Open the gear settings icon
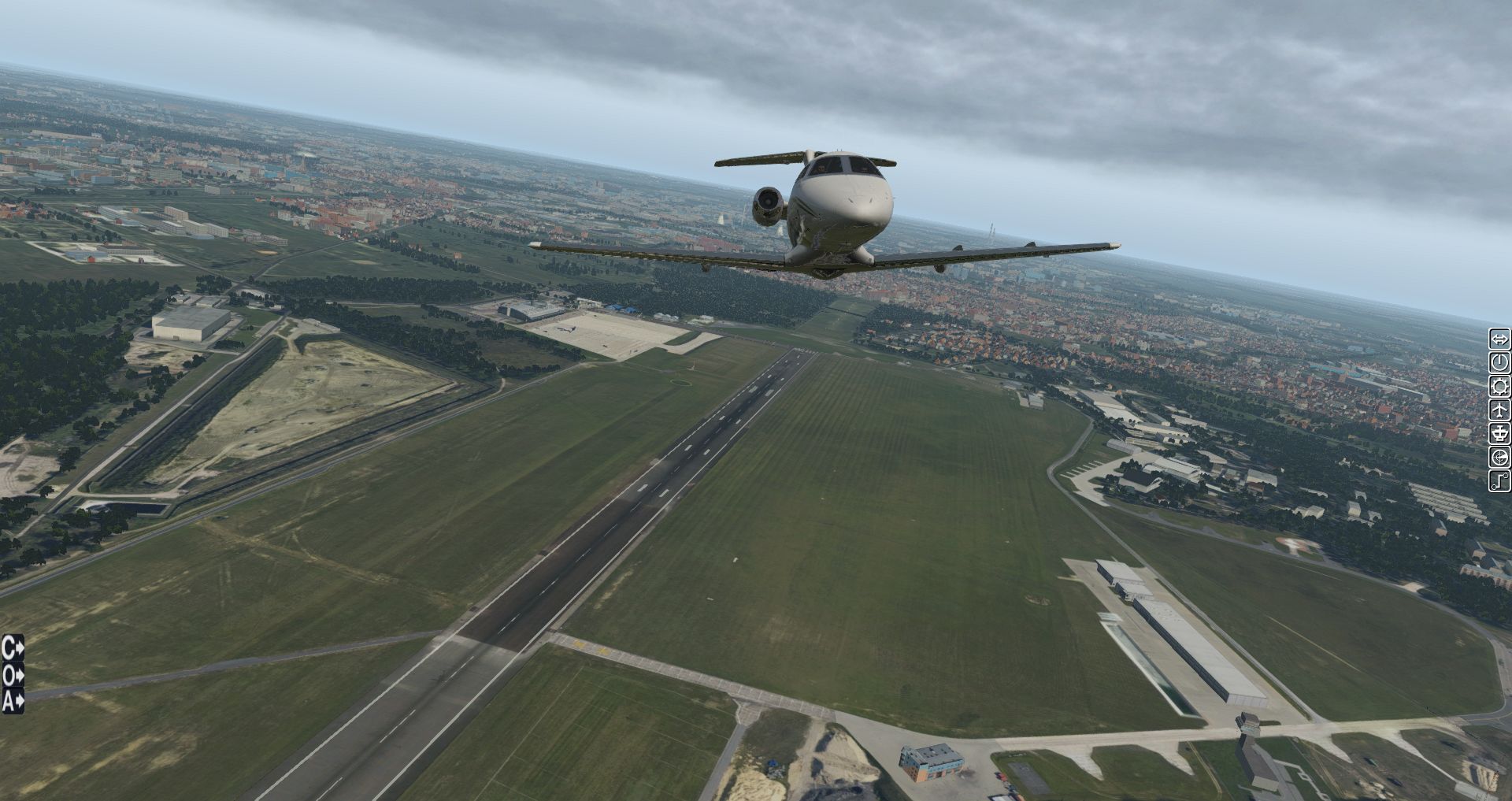The height and width of the screenshot is (801, 1512). (x=1499, y=386)
